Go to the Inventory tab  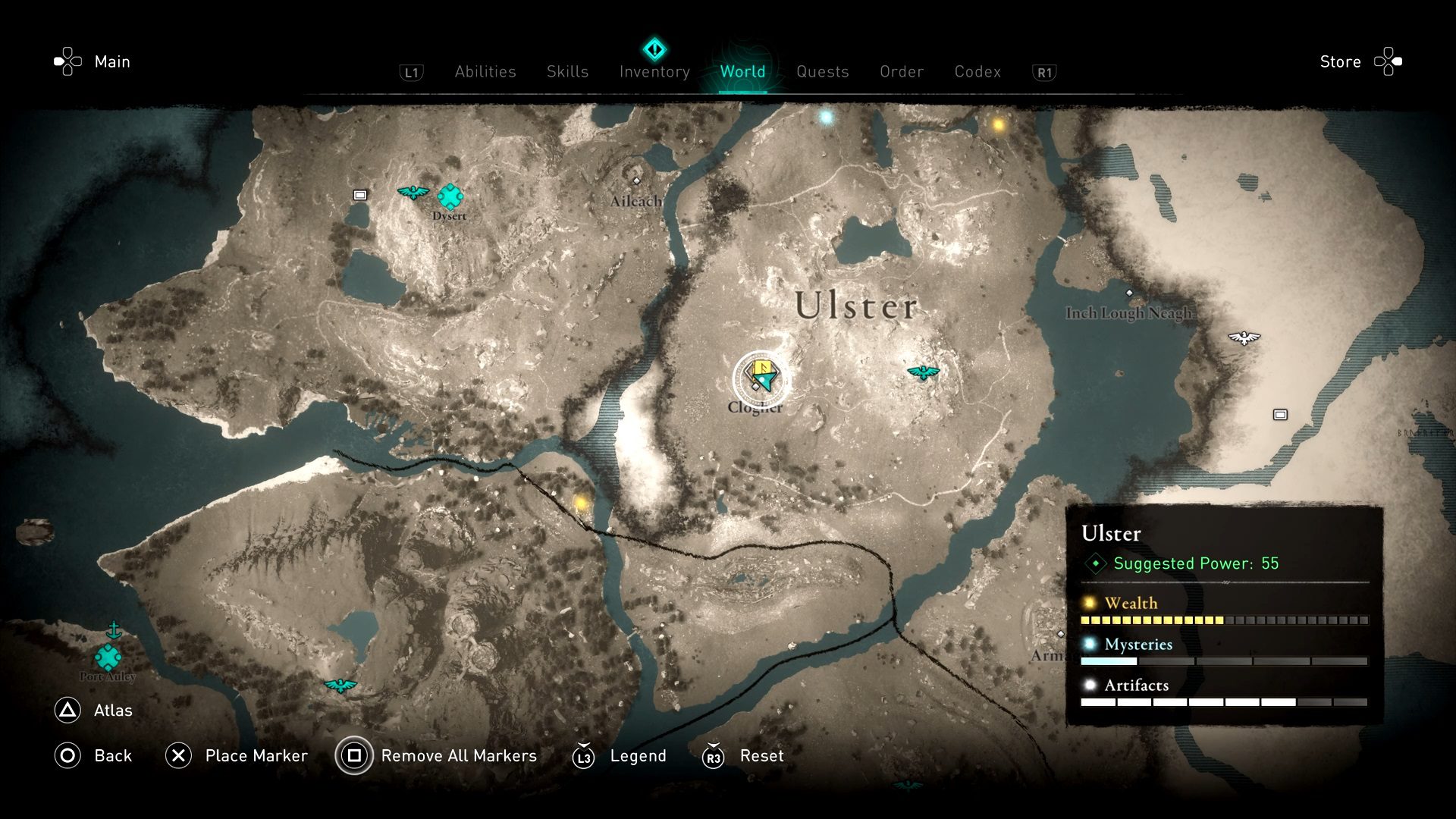pos(654,72)
